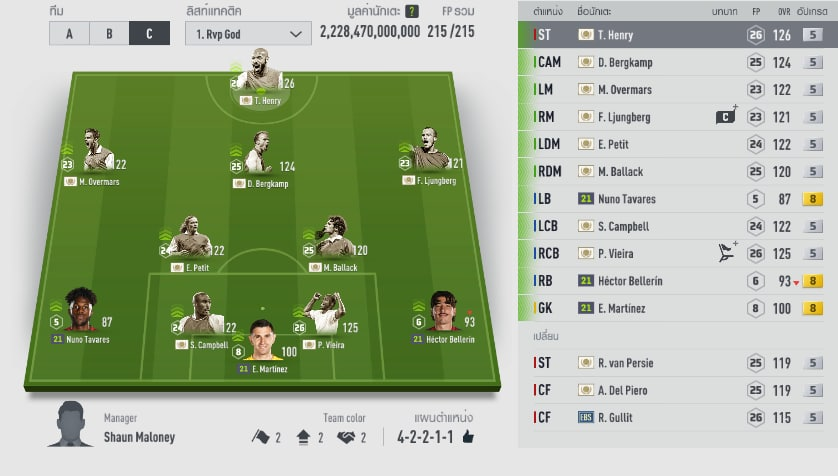Choose substitute A. Del Piero row
The width and height of the screenshot is (838, 476).
click(678, 390)
